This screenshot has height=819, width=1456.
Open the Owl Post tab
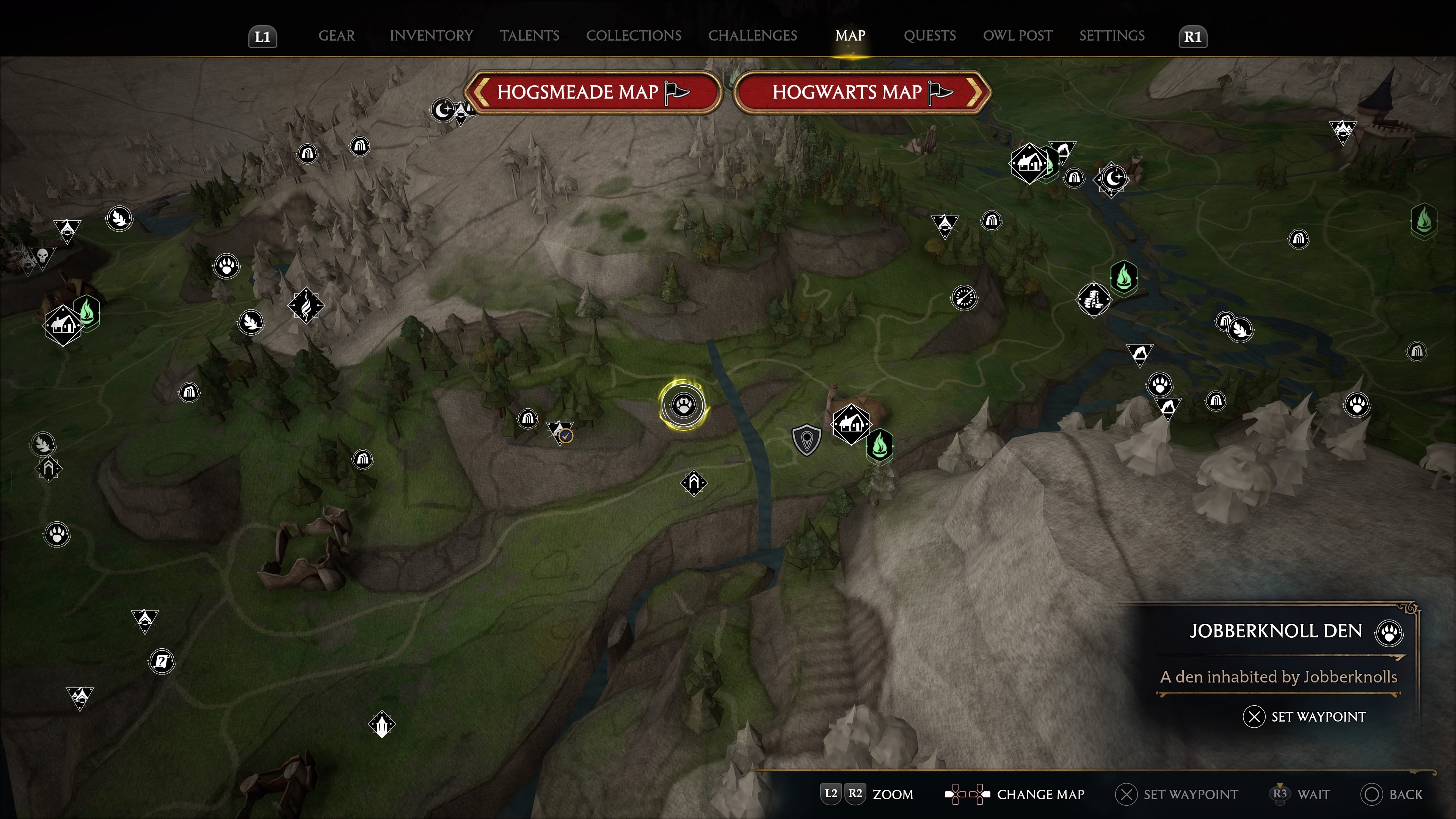pos(1017,36)
